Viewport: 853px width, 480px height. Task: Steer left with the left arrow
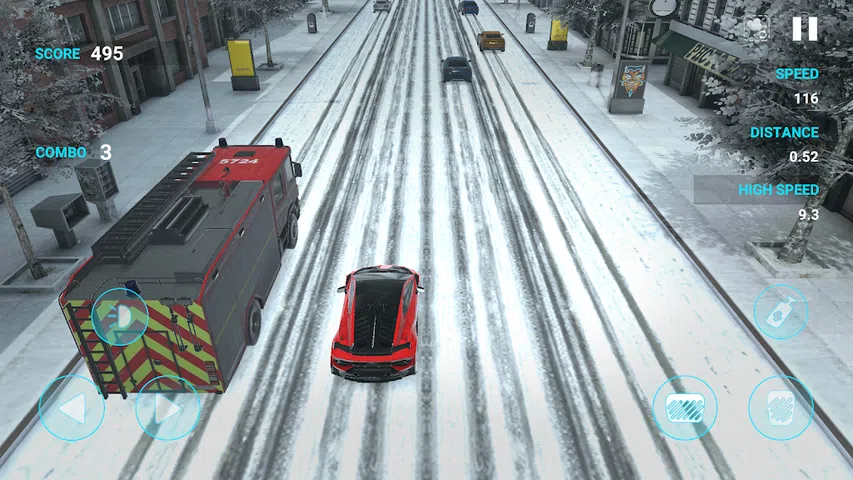71,408
